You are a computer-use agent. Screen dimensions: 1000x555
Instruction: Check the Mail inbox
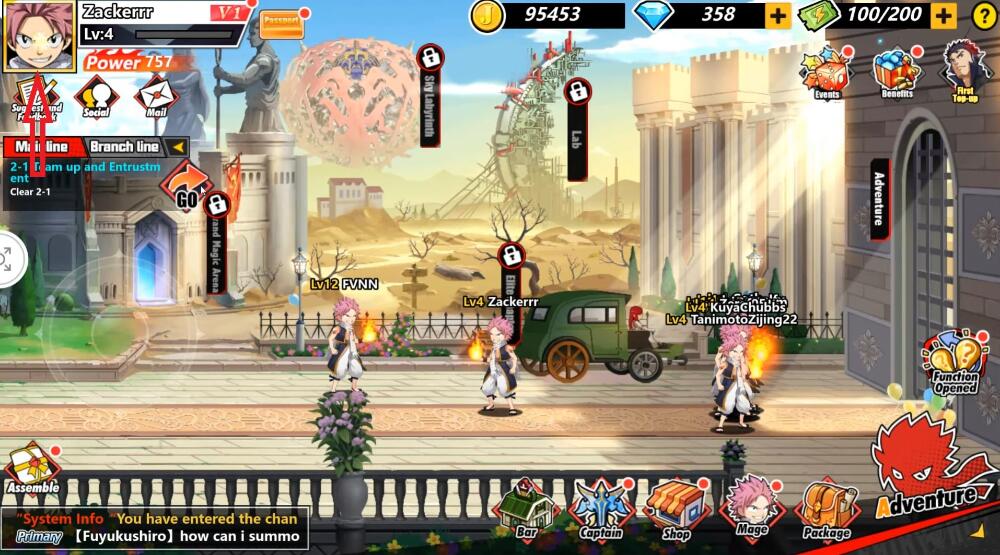pyautogui.click(x=155, y=97)
